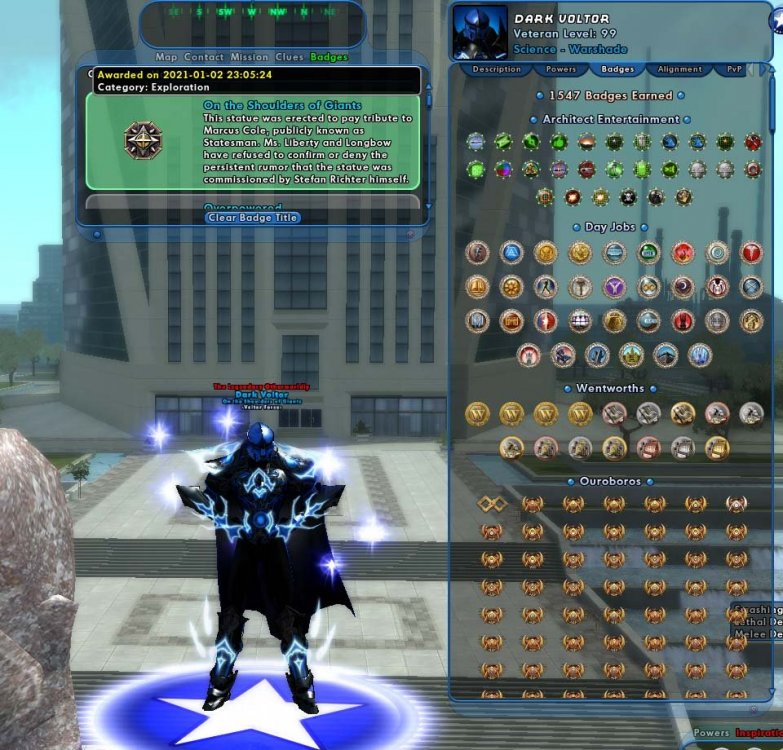783x750 pixels.
Task: Show the Clues tab
Action: coord(289,57)
